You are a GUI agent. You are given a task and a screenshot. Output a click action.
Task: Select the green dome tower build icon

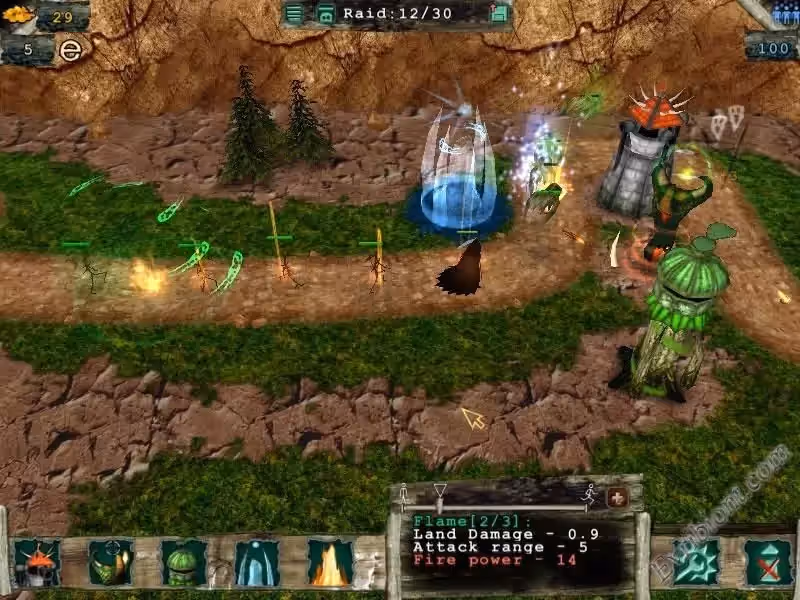184,562
